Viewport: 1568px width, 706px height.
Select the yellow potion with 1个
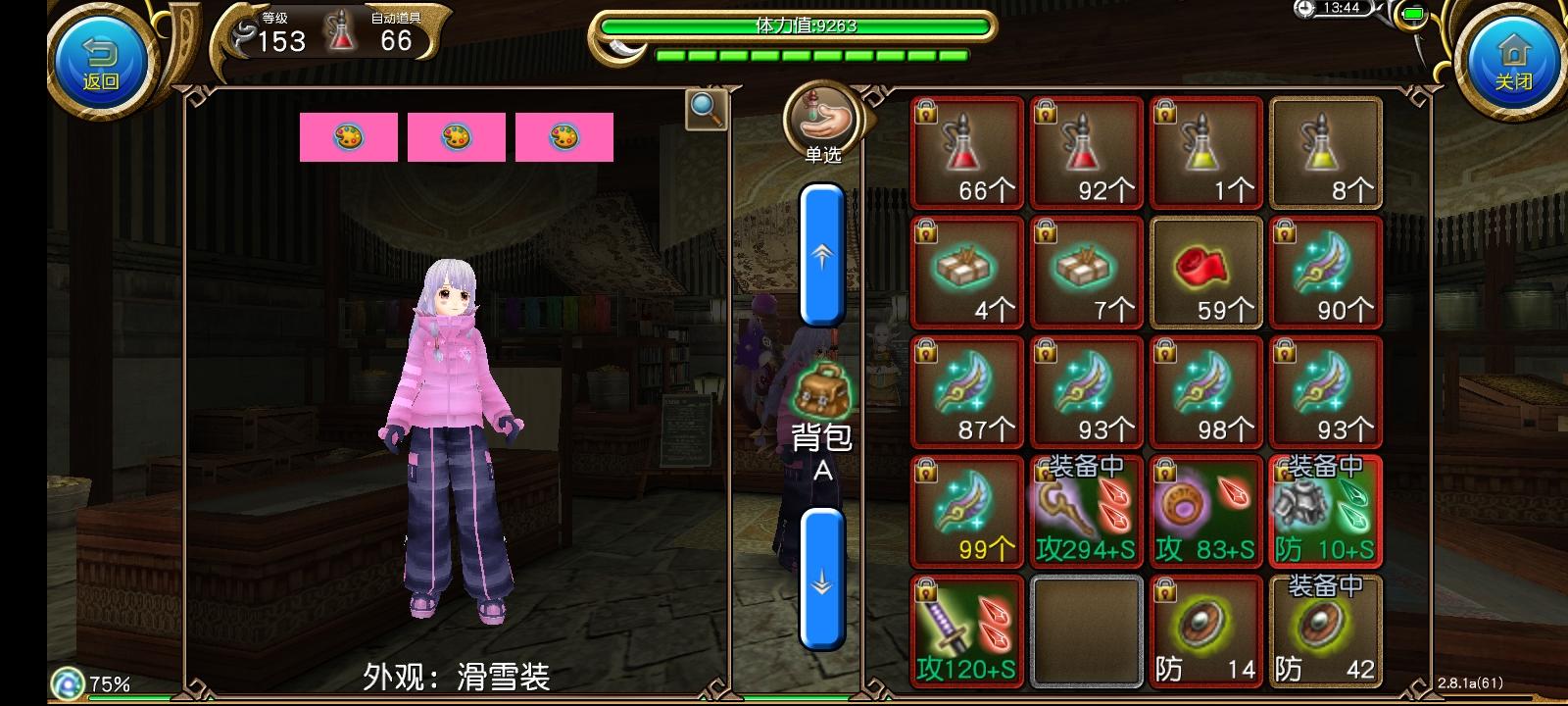coord(1205,154)
